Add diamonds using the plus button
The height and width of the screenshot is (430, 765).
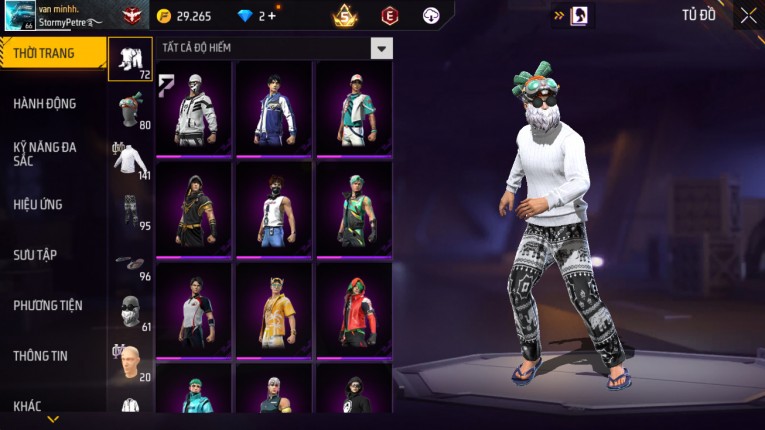click(x=270, y=16)
